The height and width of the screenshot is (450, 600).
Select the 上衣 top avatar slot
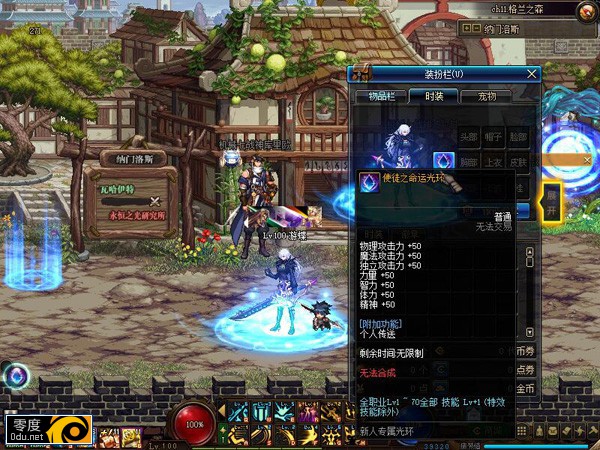(494, 160)
